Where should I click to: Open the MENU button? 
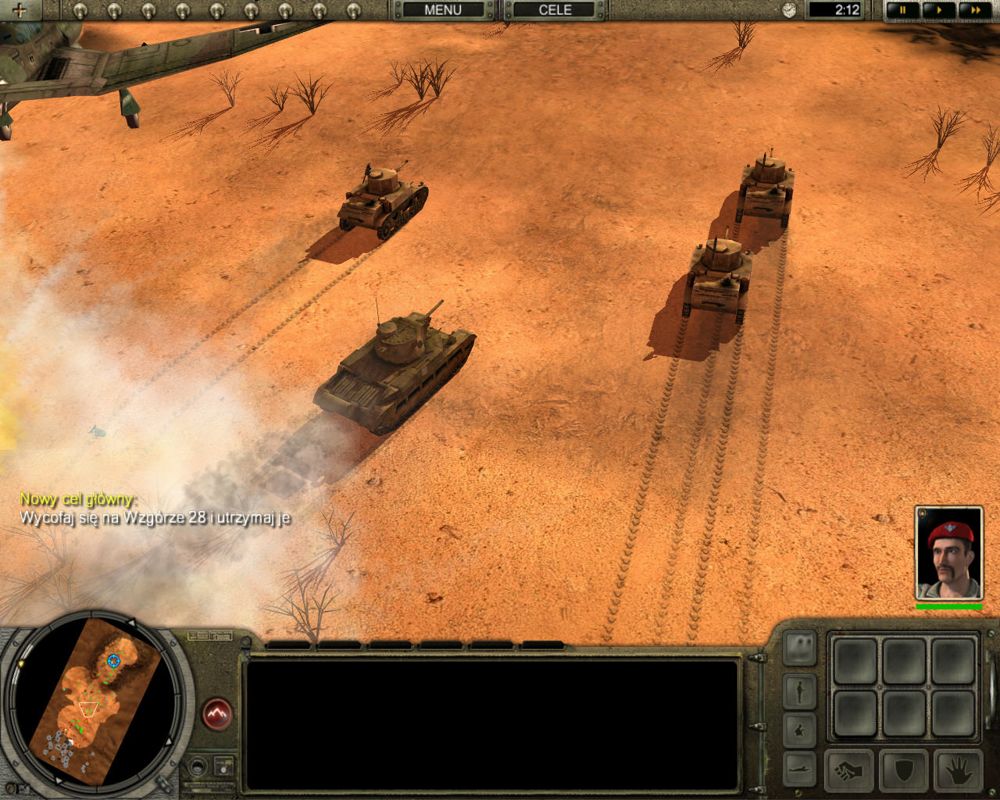coord(443,10)
